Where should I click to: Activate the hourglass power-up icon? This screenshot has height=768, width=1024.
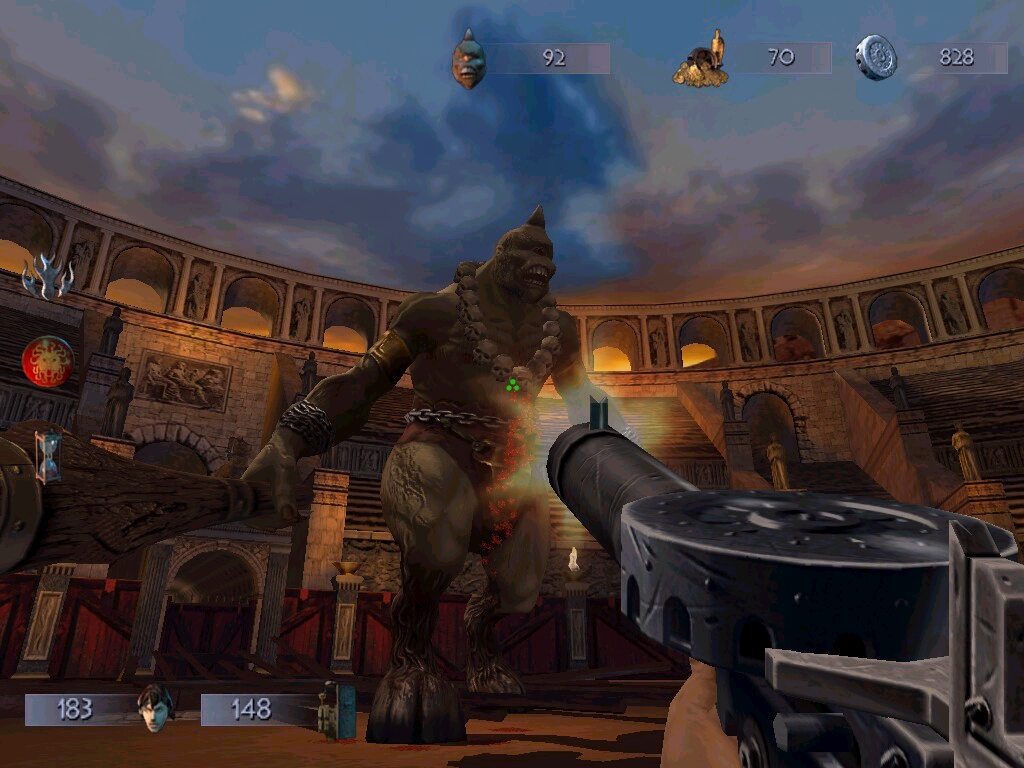[47, 456]
